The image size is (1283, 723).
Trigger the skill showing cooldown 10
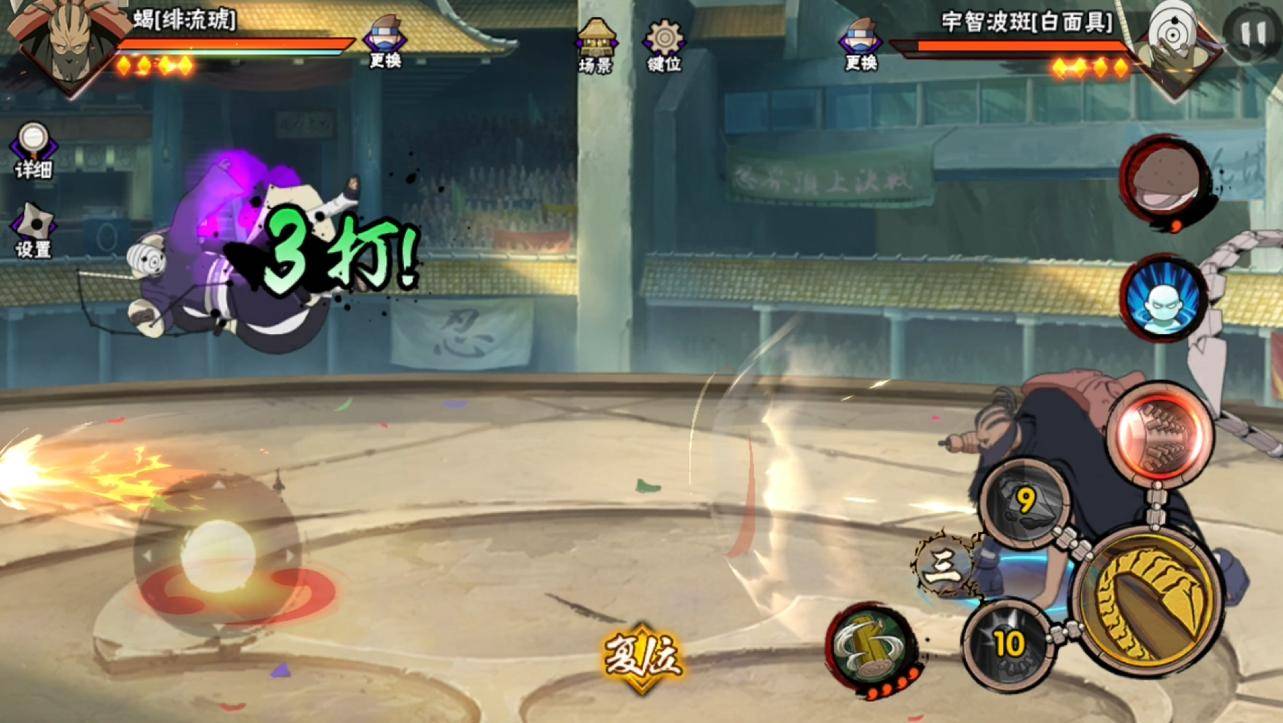[1007, 644]
